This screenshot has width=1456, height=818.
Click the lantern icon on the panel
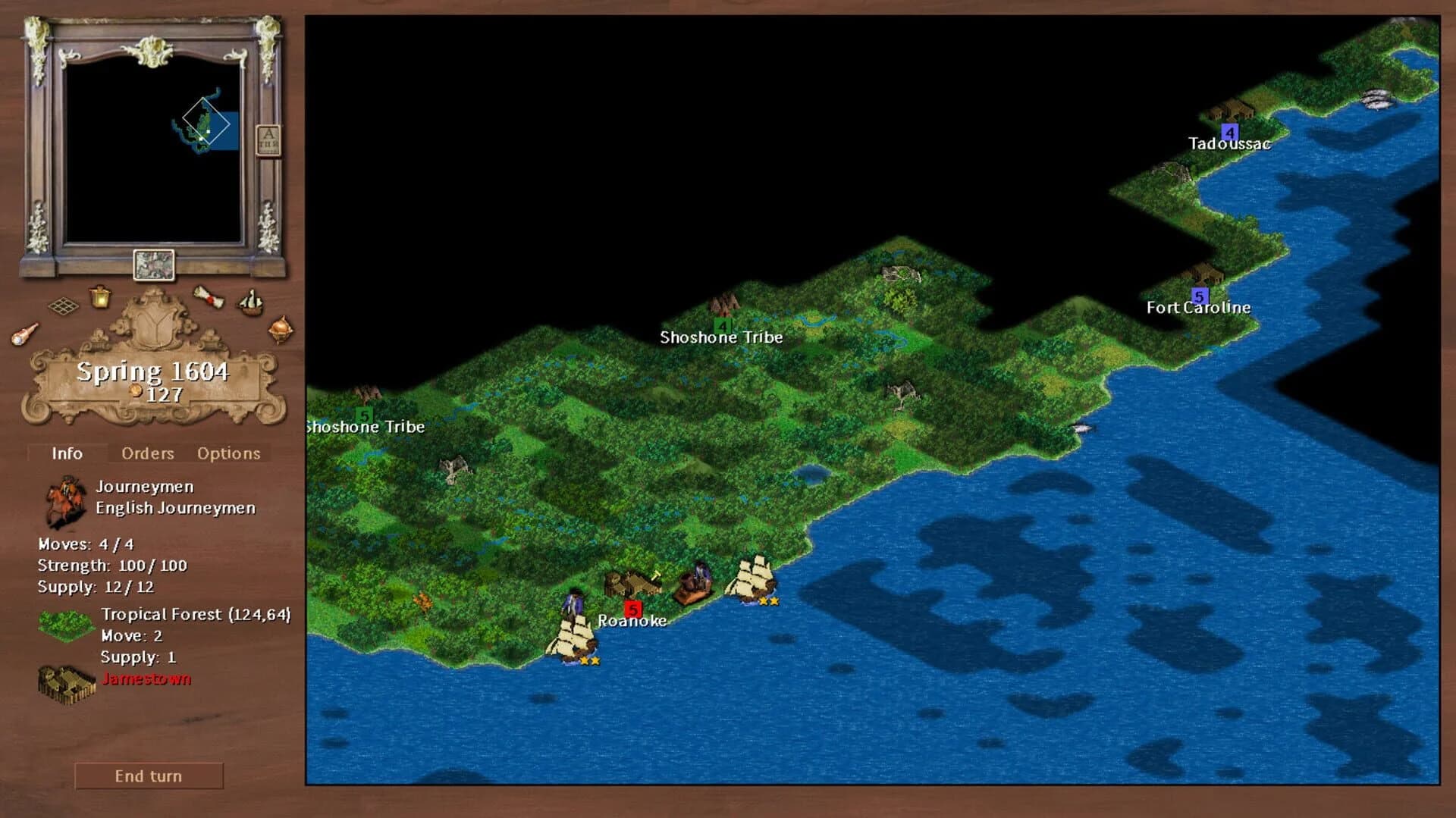point(101,299)
